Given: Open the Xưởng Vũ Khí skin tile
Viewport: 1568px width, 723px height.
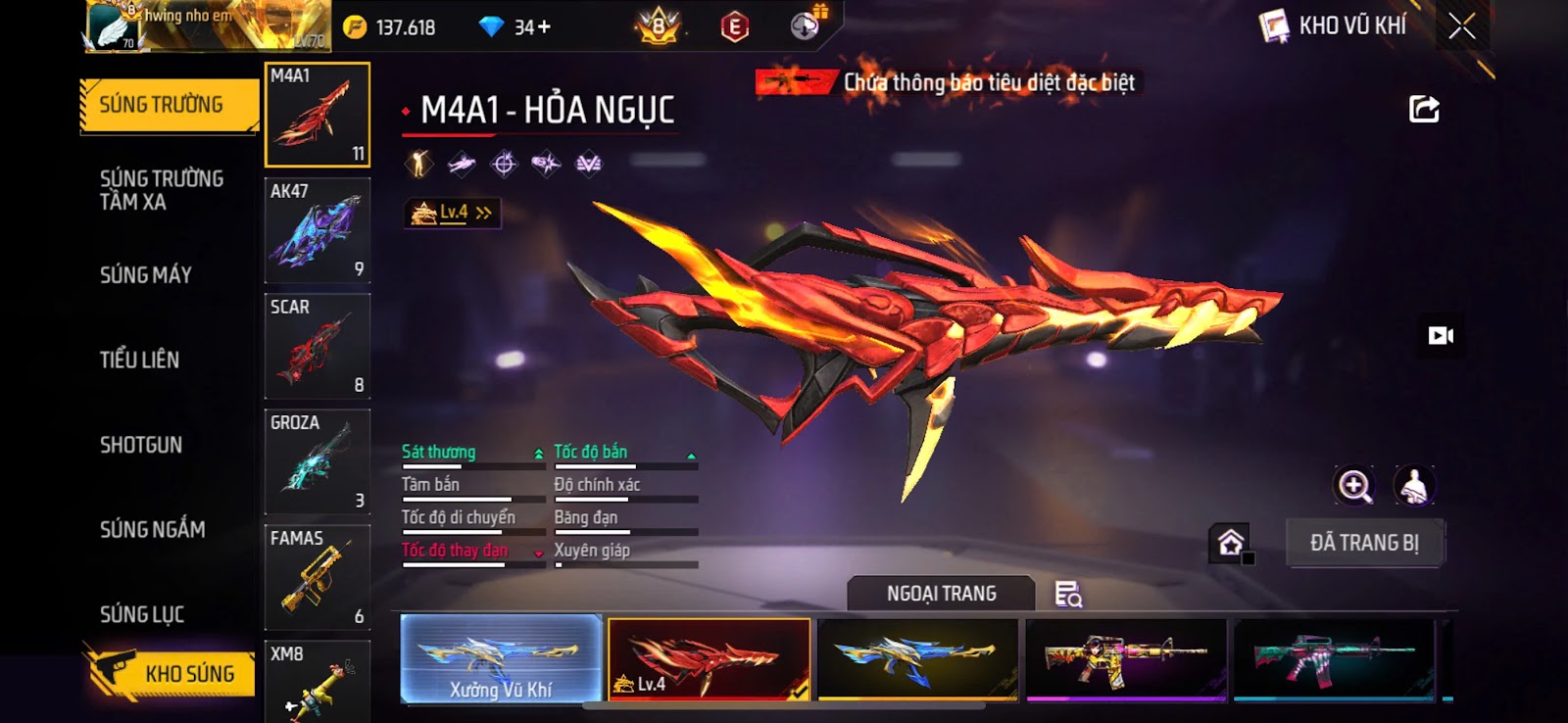Looking at the screenshot, I should click(501, 659).
